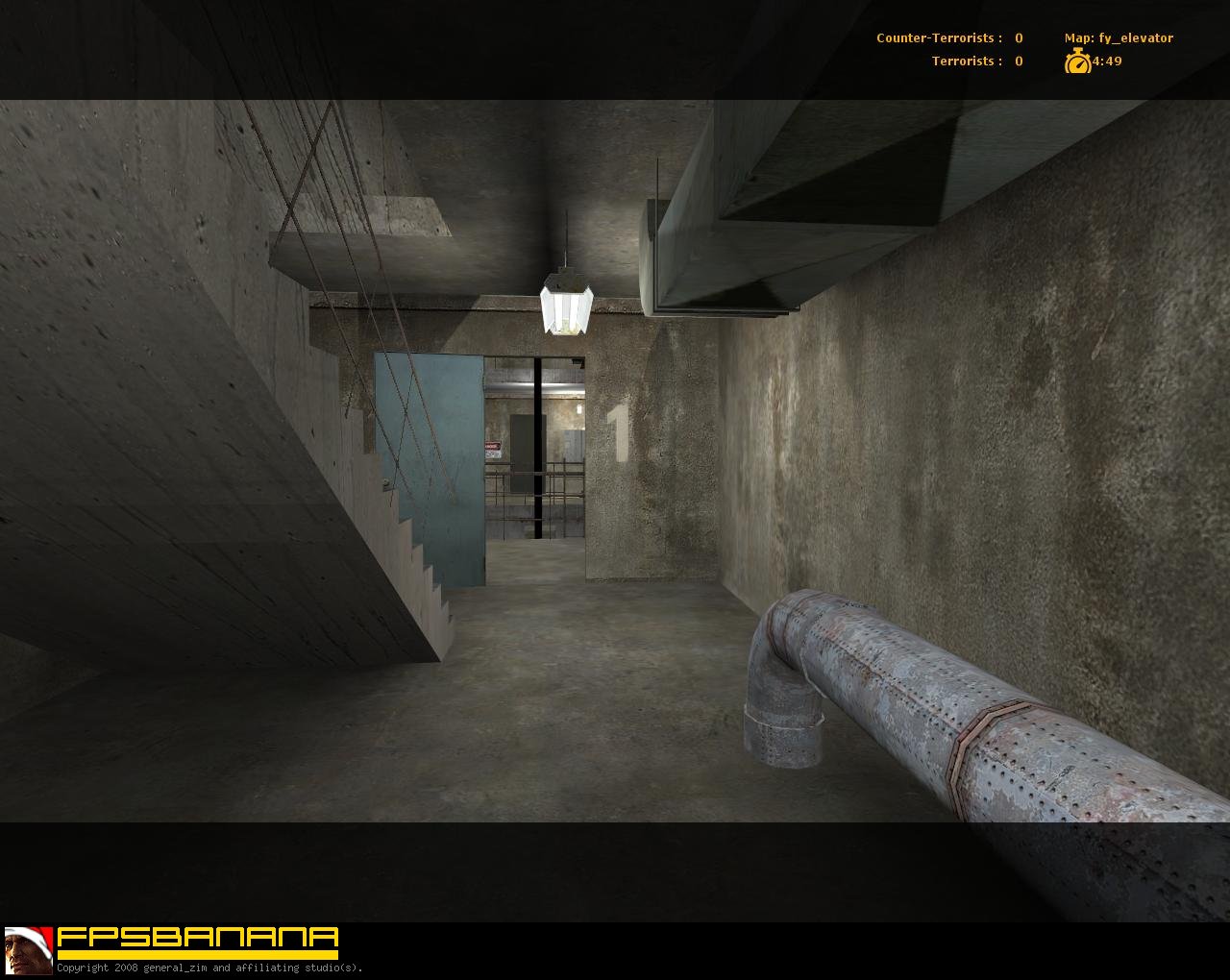Click the hanging ceiling lamp

(565, 303)
